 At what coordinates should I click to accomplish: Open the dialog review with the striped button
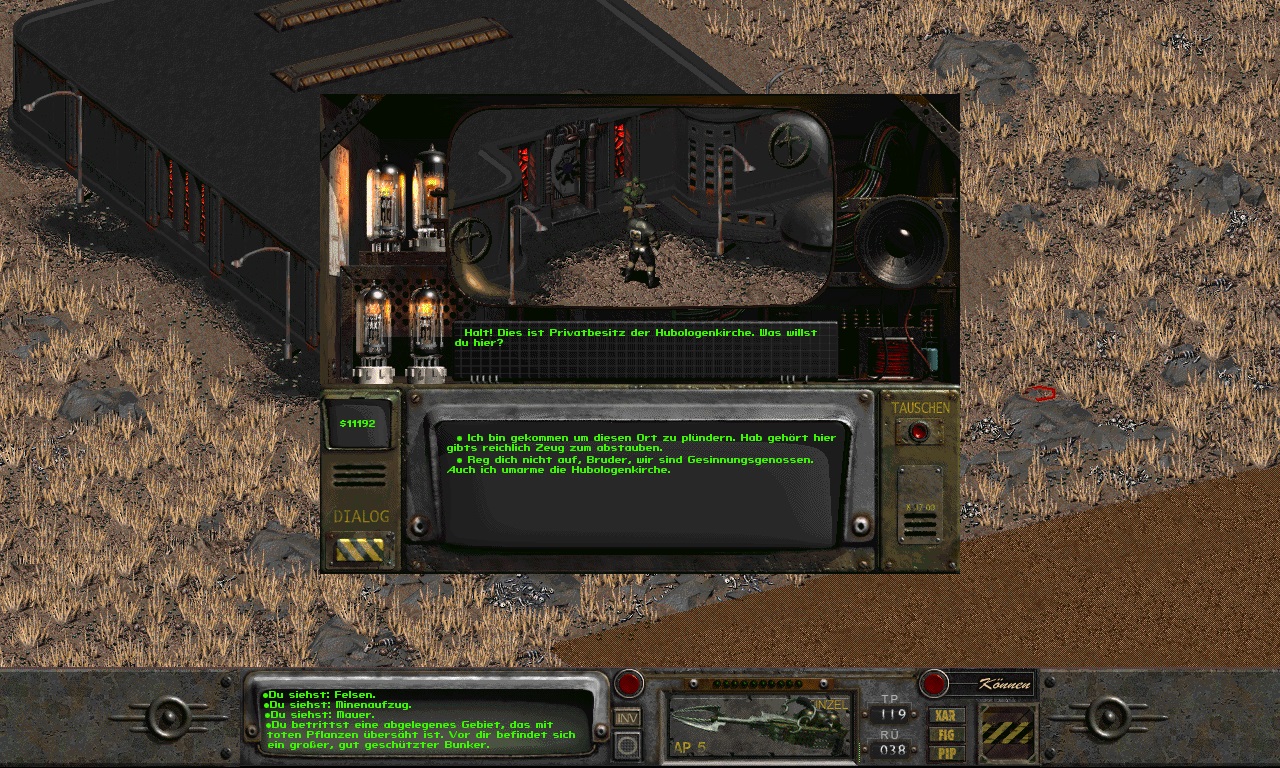coord(360,550)
